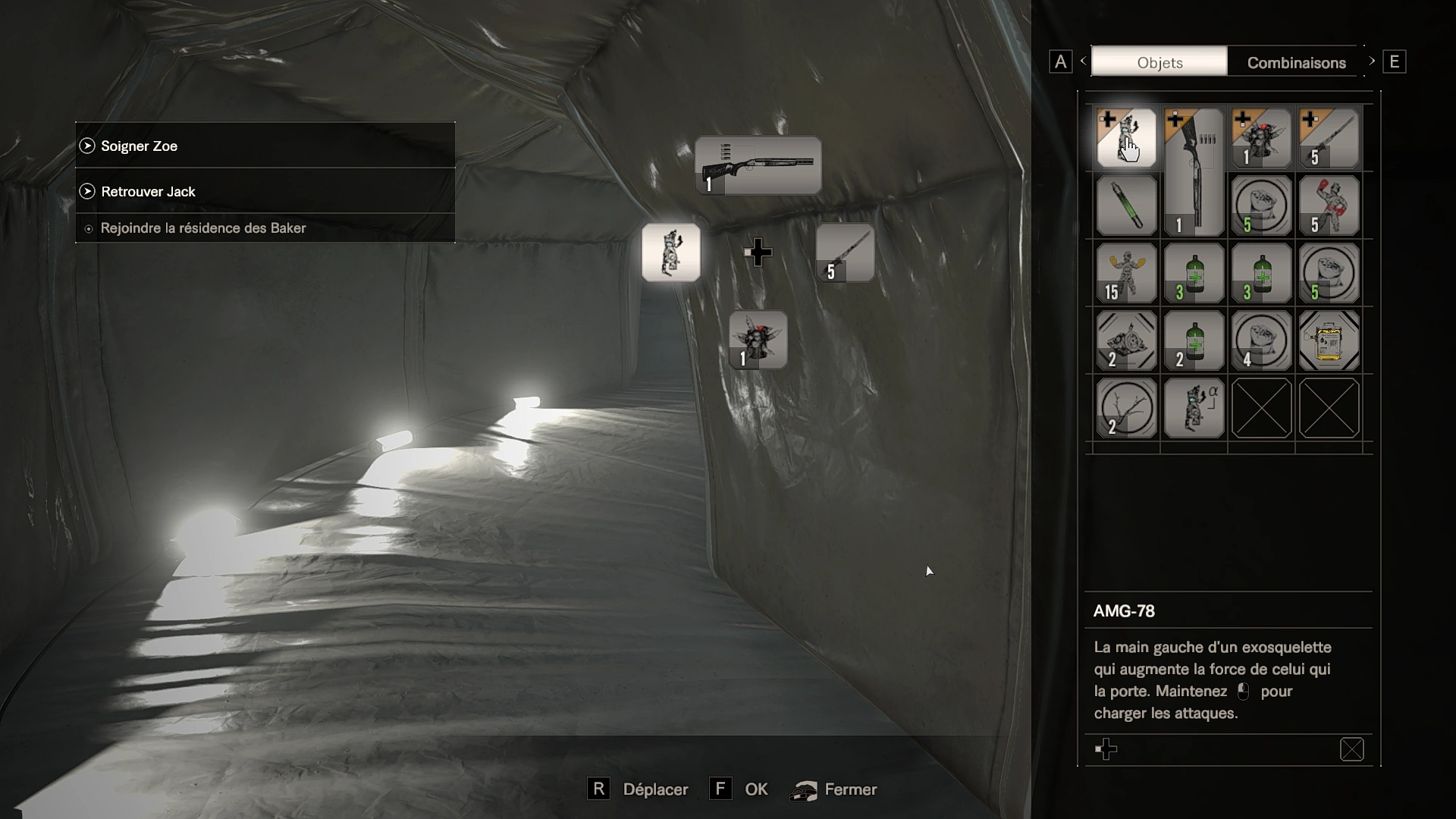
Task: Select the AMG-78 alpha gauntlet slot
Action: point(1194,408)
